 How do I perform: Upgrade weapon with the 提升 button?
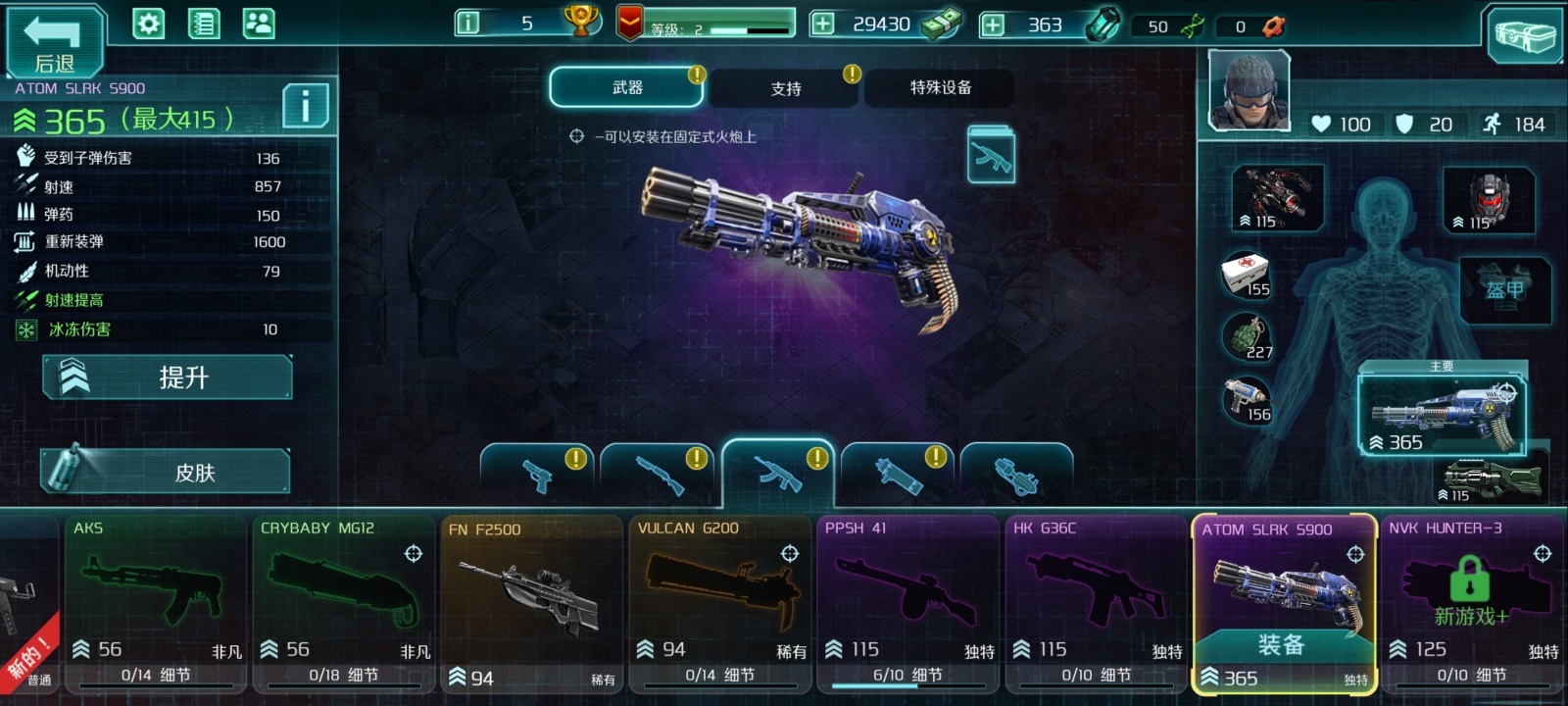coord(168,378)
